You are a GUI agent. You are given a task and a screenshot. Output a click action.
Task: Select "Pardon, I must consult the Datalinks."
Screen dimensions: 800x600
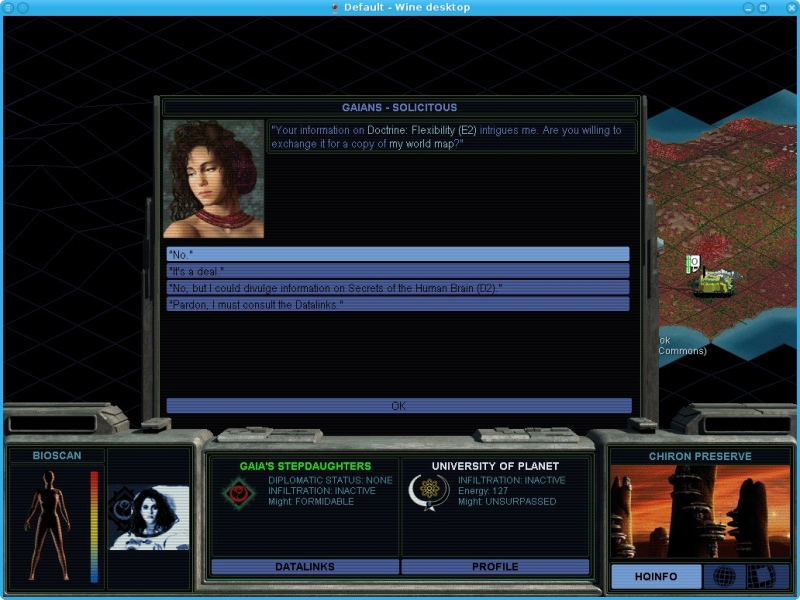click(x=397, y=304)
